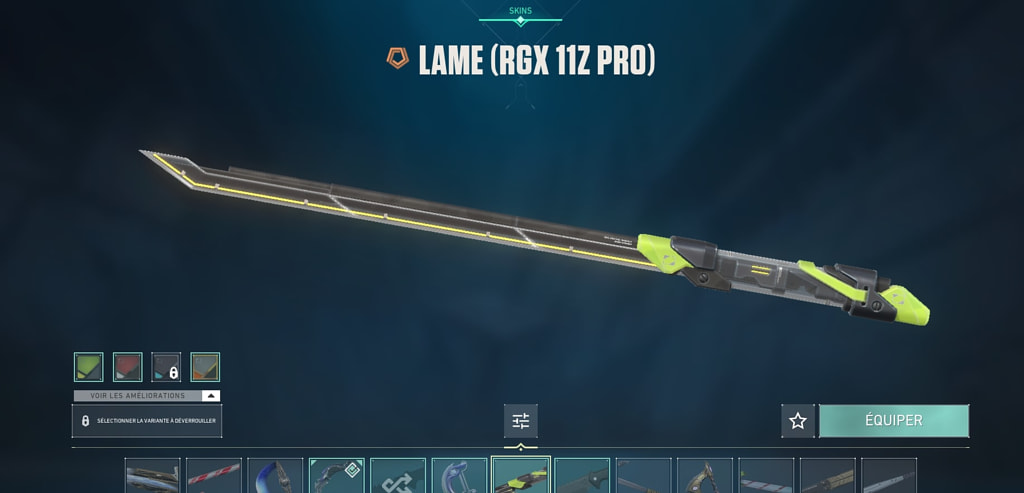The image size is (1024, 493).
Task: Pick the orange-yellow color variant swatch
Action: (205, 367)
